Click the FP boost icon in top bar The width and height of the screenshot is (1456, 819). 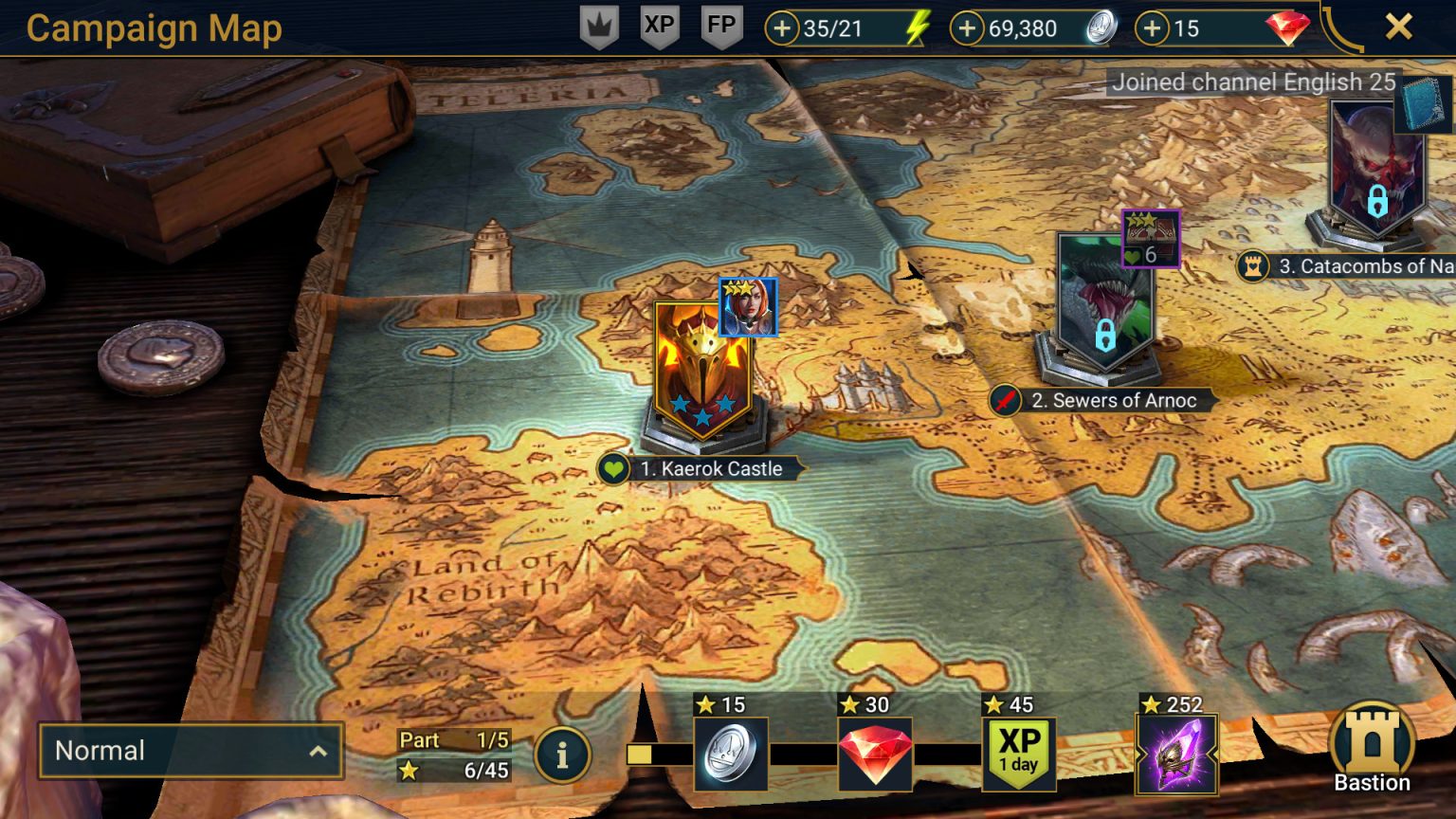point(722,27)
